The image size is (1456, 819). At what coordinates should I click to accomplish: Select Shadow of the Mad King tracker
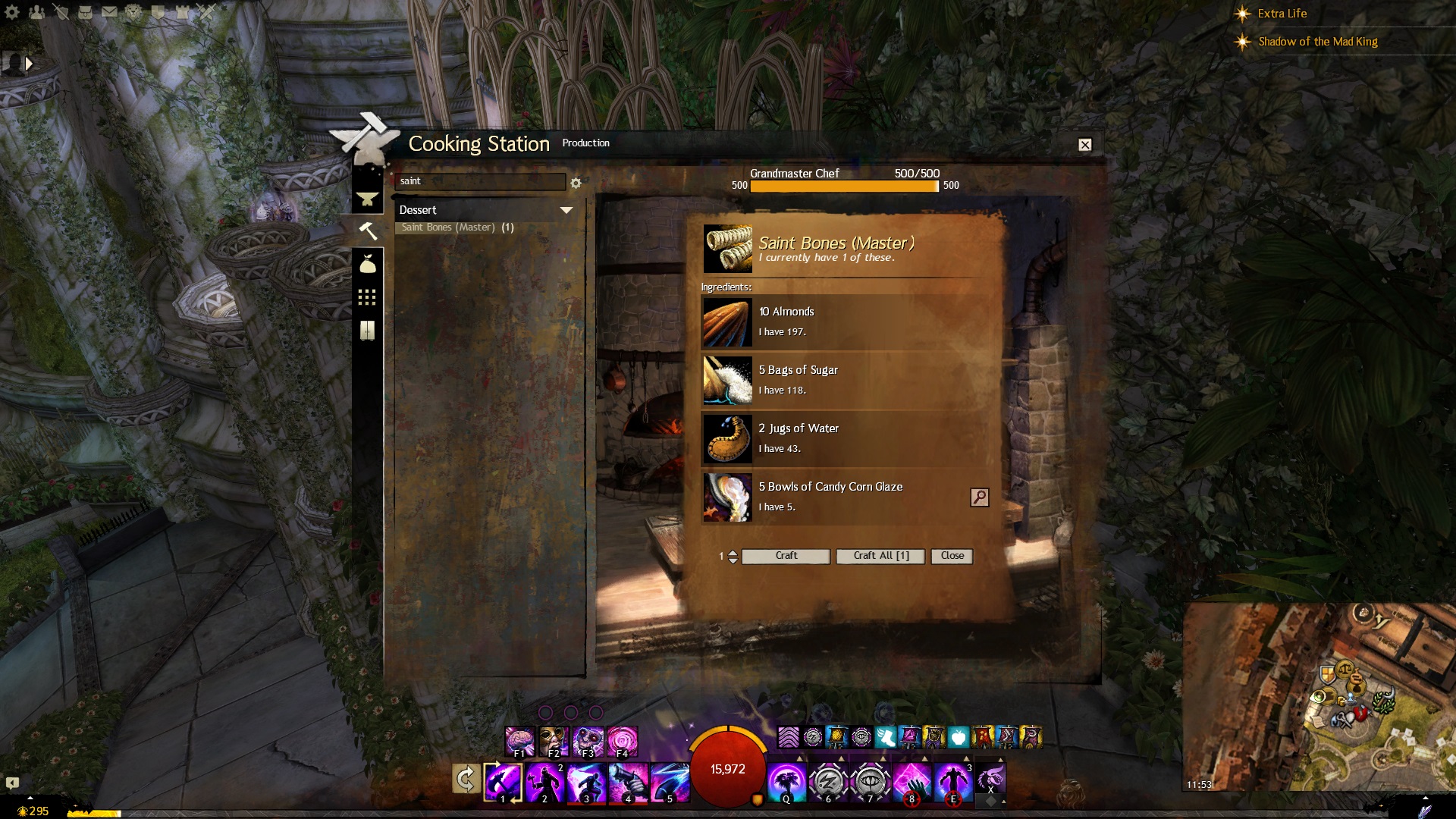[1317, 42]
